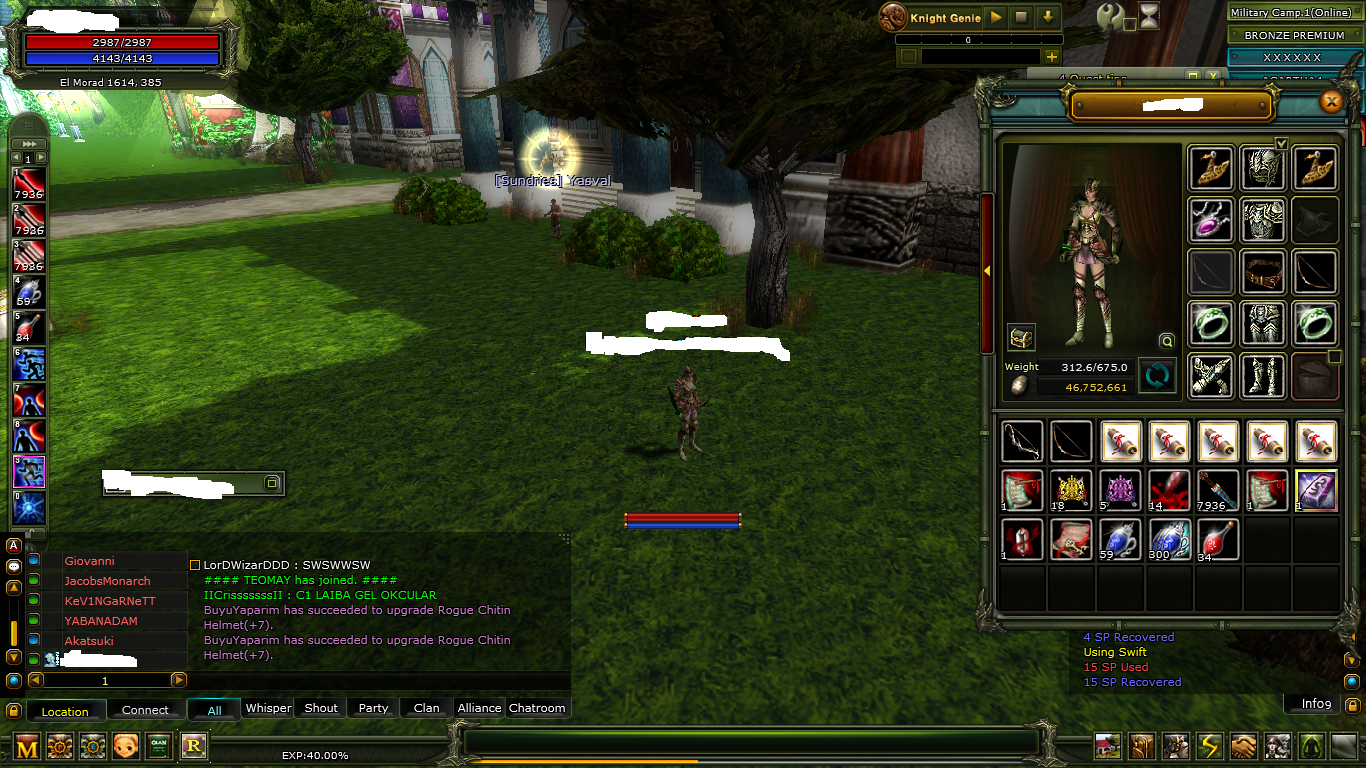Select the golden crown item stack of 18

1072,490
